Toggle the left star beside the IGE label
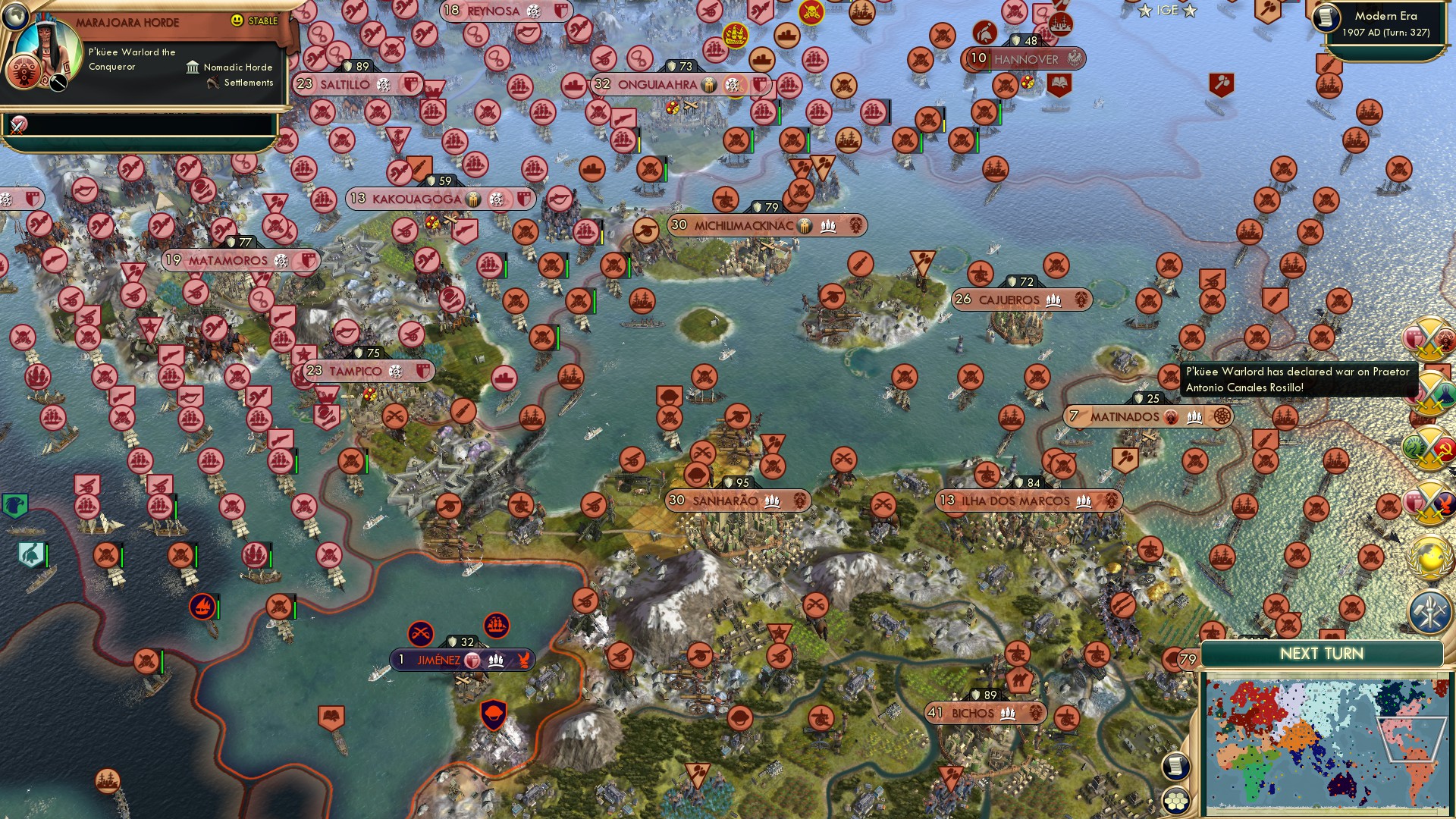Image resolution: width=1456 pixels, height=819 pixels. [1145, 11]
